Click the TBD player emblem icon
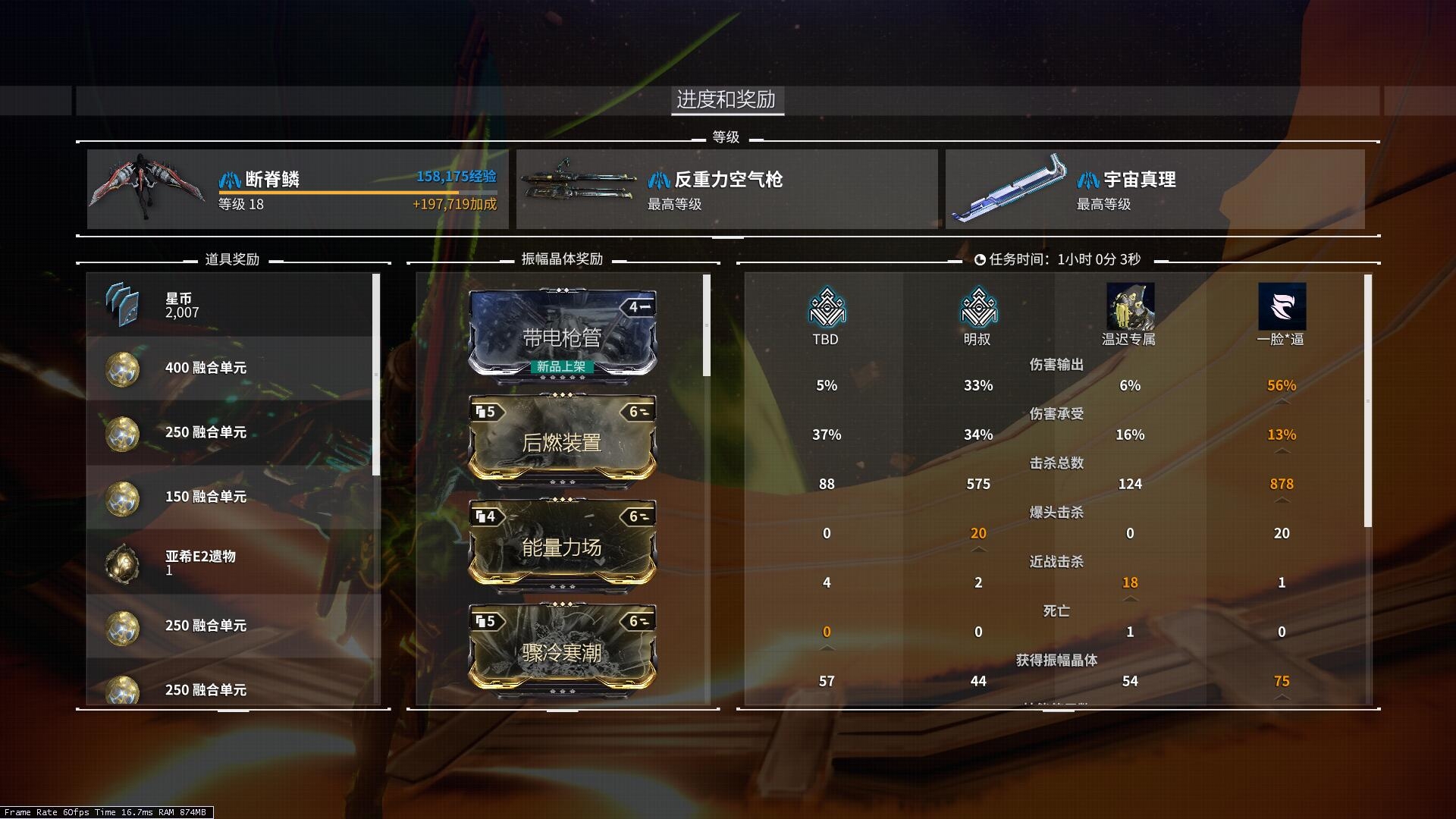Viewport: 1456px width, 819px height. pos(826,307)
